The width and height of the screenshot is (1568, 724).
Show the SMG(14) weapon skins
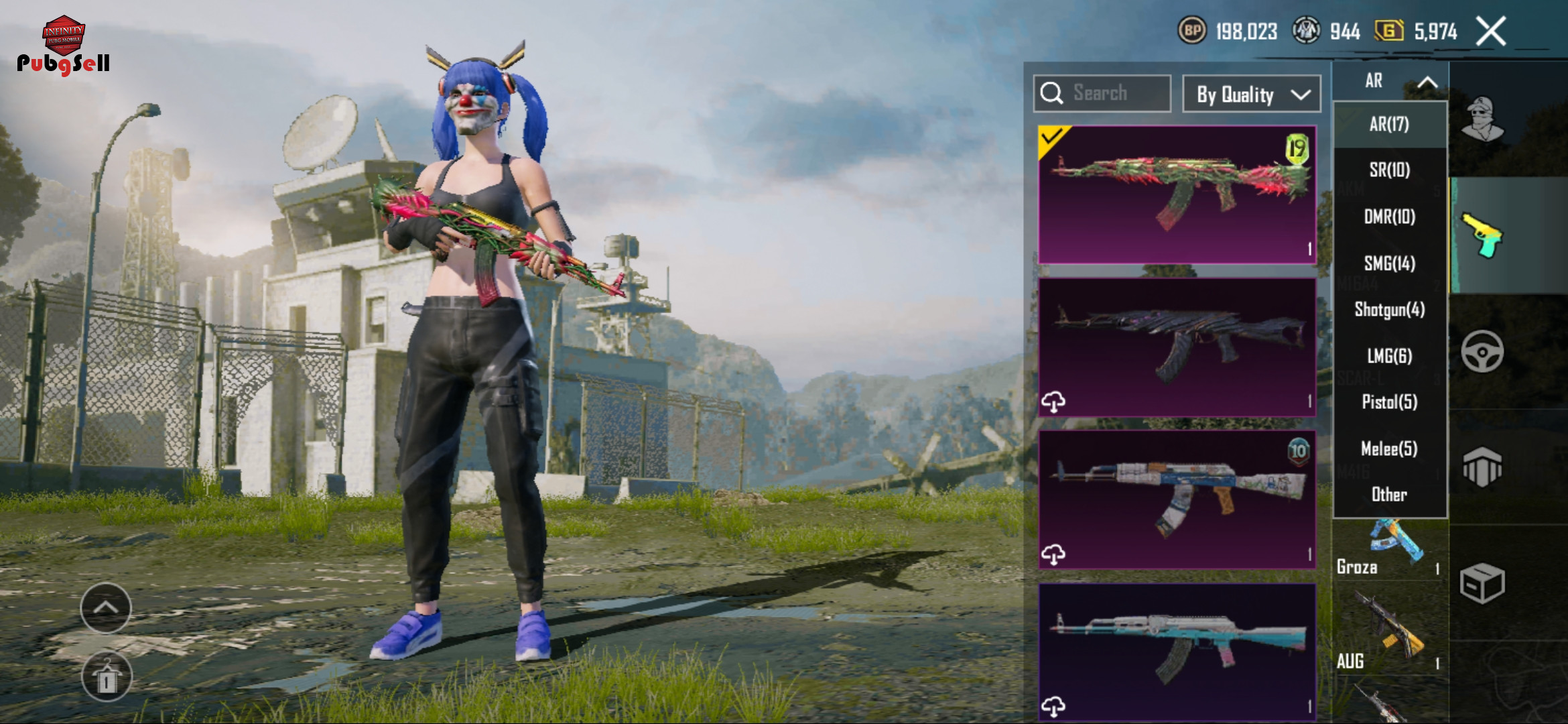click(1389, 263)
